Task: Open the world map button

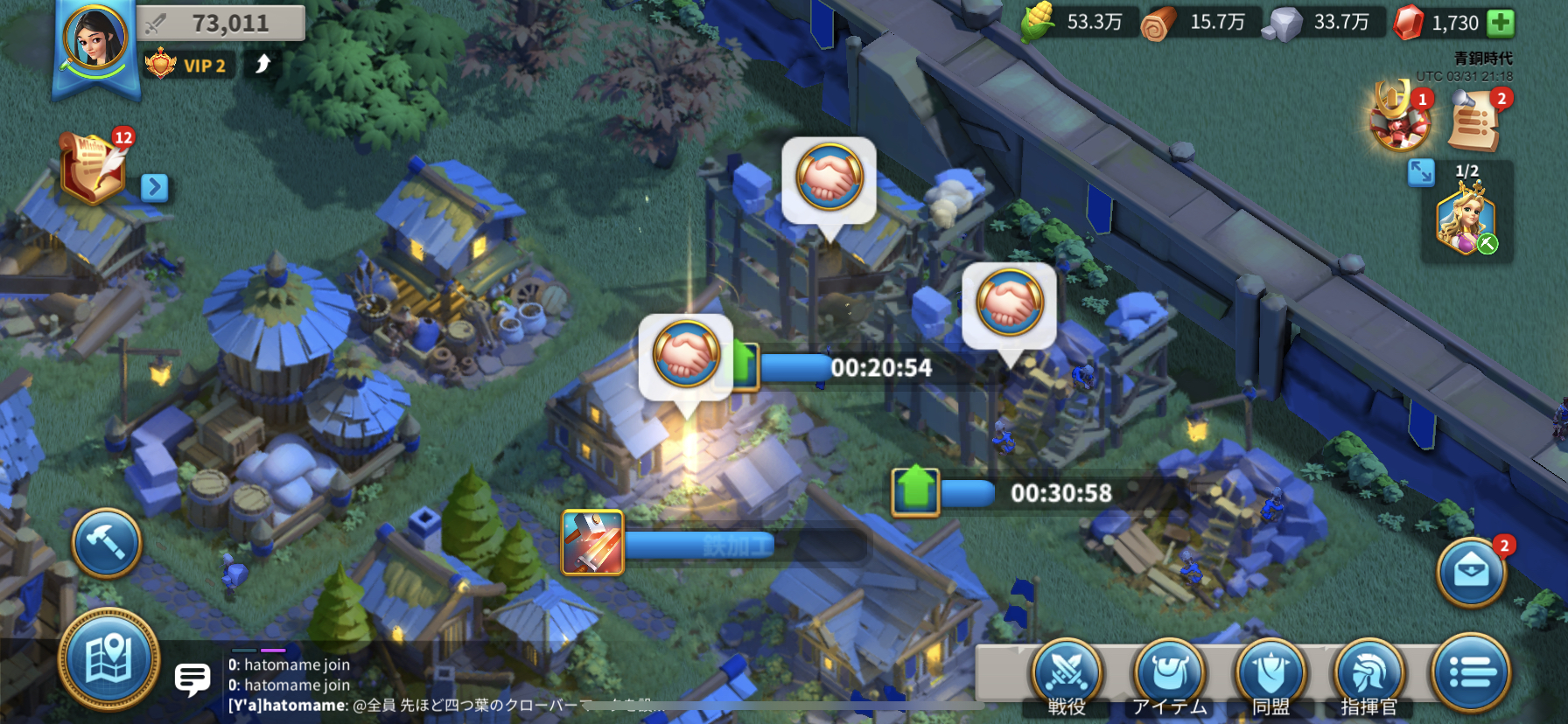Action: tap(108, 658)
